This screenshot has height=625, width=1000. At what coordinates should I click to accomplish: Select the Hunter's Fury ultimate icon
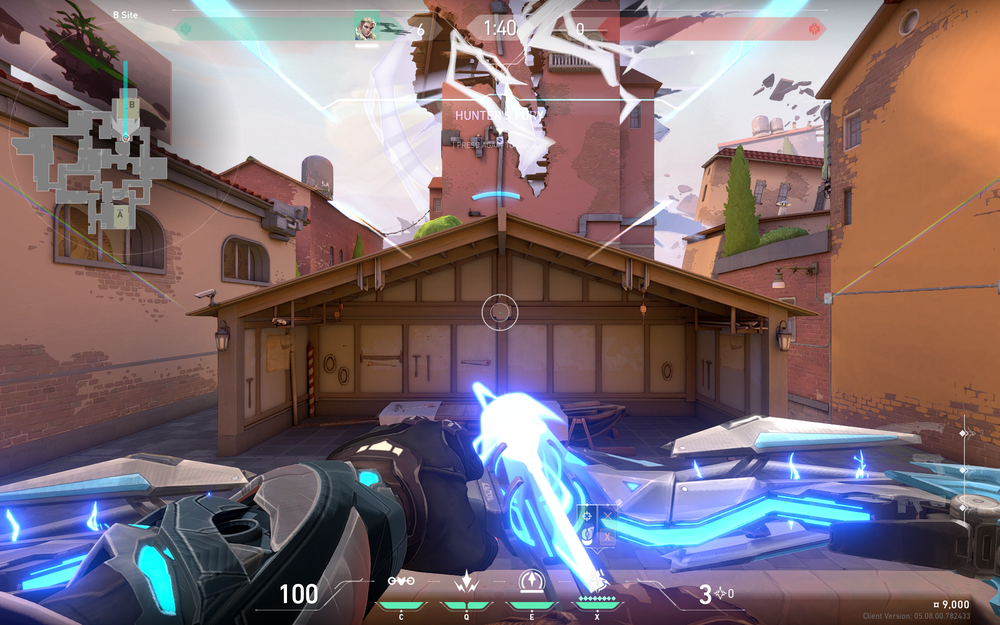596,582
